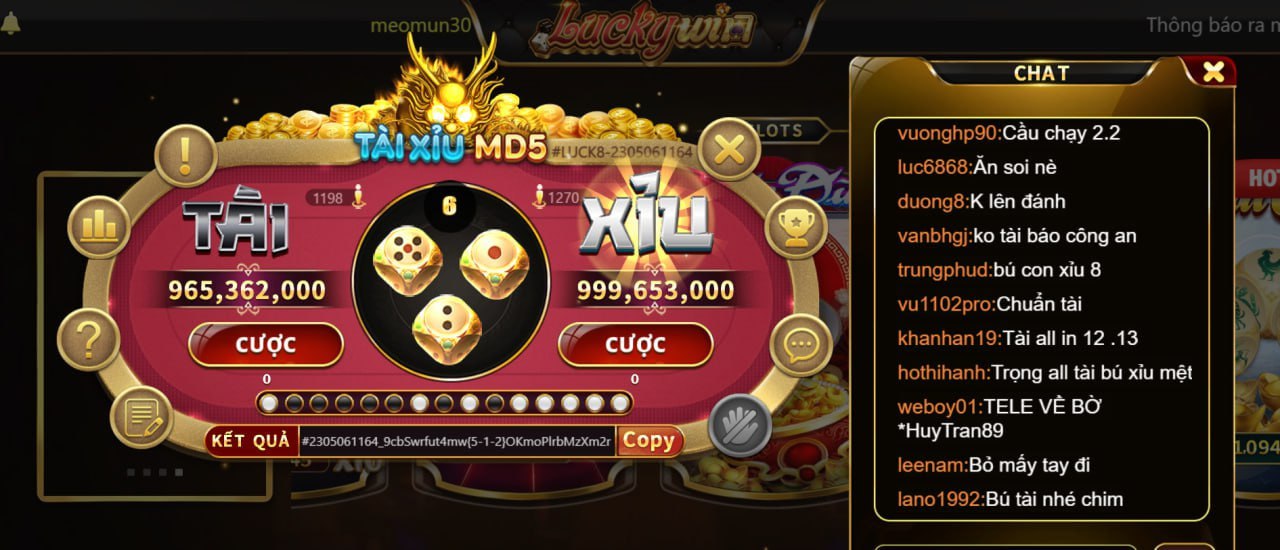Place a bet on Xỉu with Cược

coord(635,345)
